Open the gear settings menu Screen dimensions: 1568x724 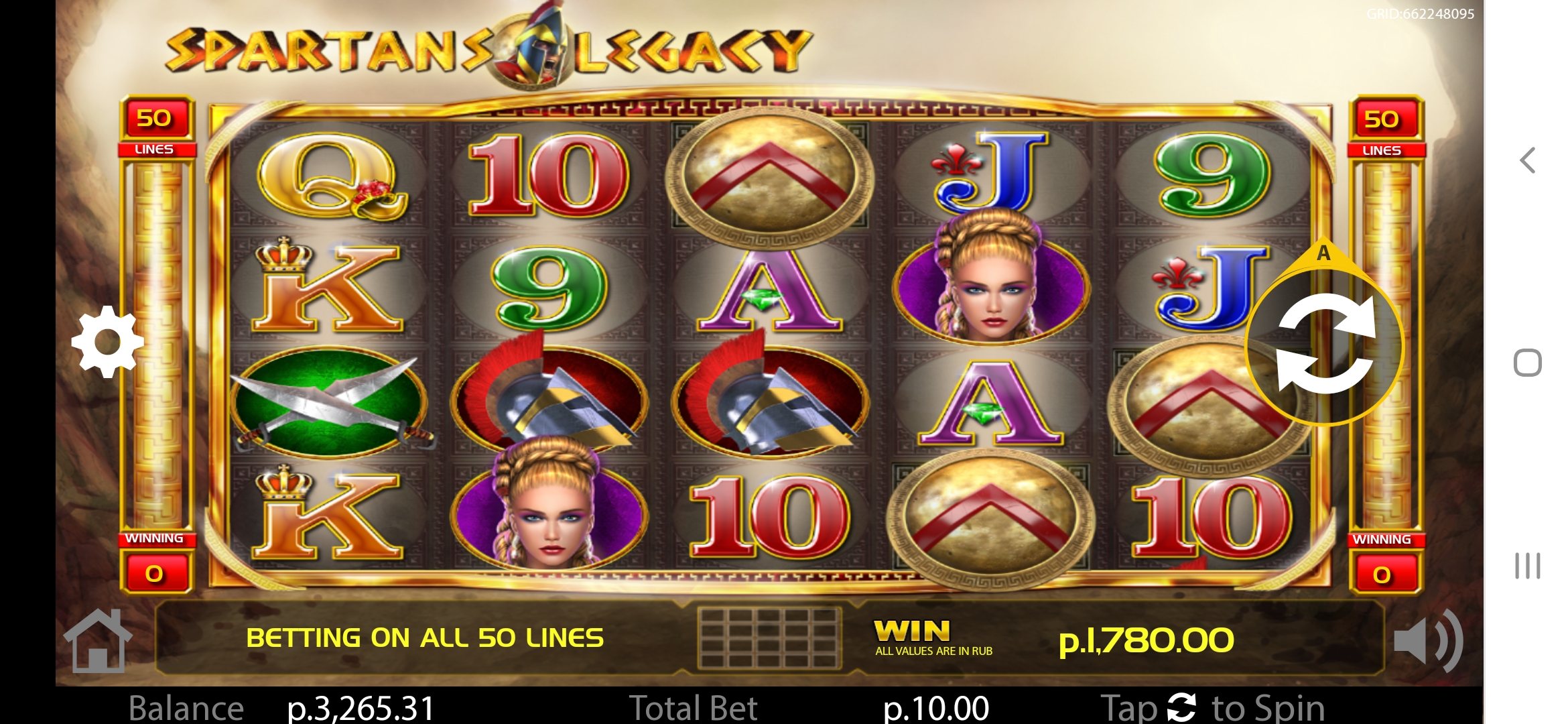tap(108, 341)
